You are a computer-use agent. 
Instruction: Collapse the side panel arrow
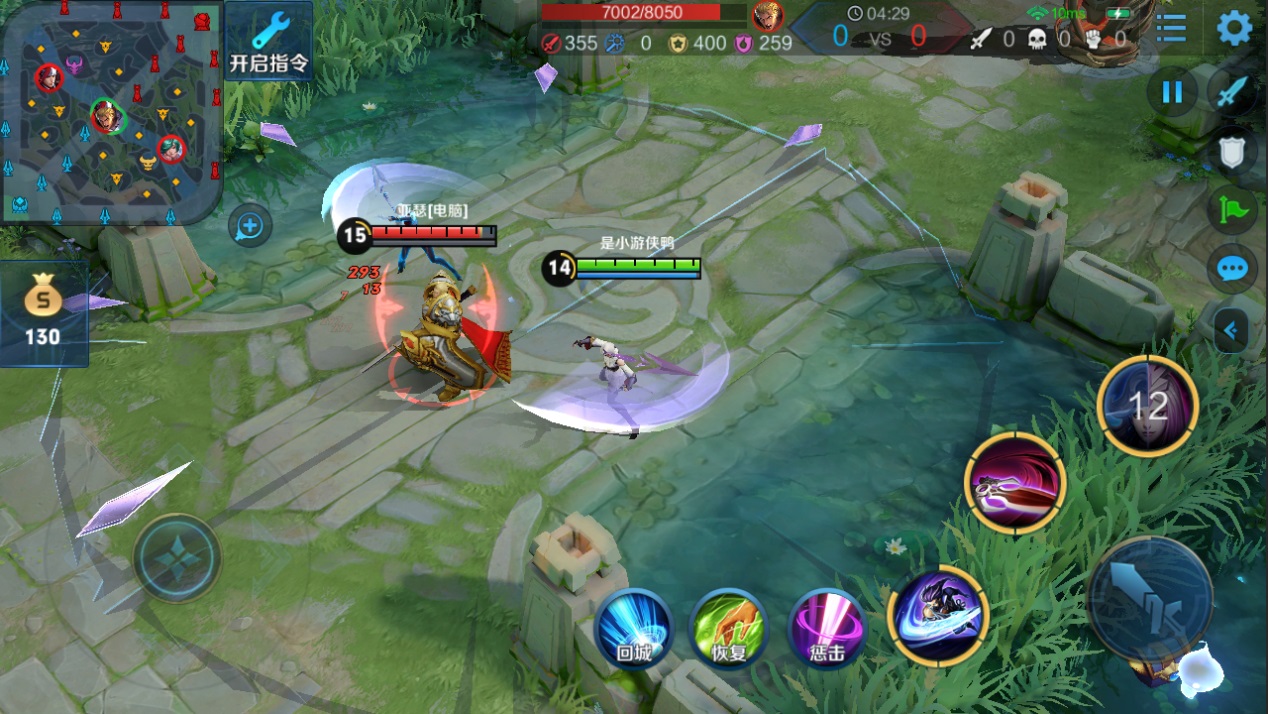point(1231,330)
